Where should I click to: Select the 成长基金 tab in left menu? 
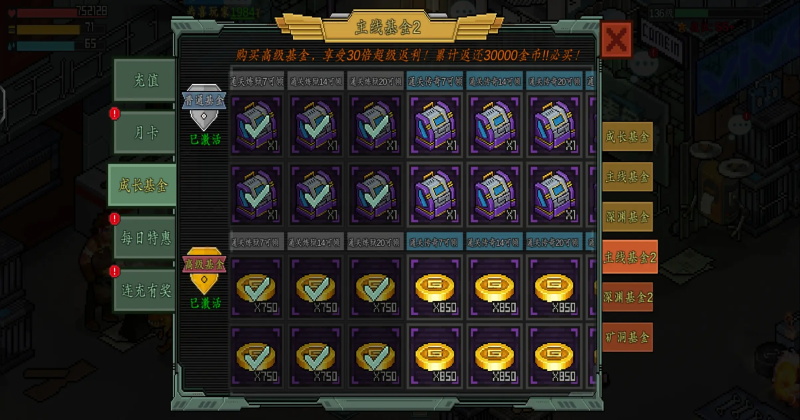tap(142, 184)
